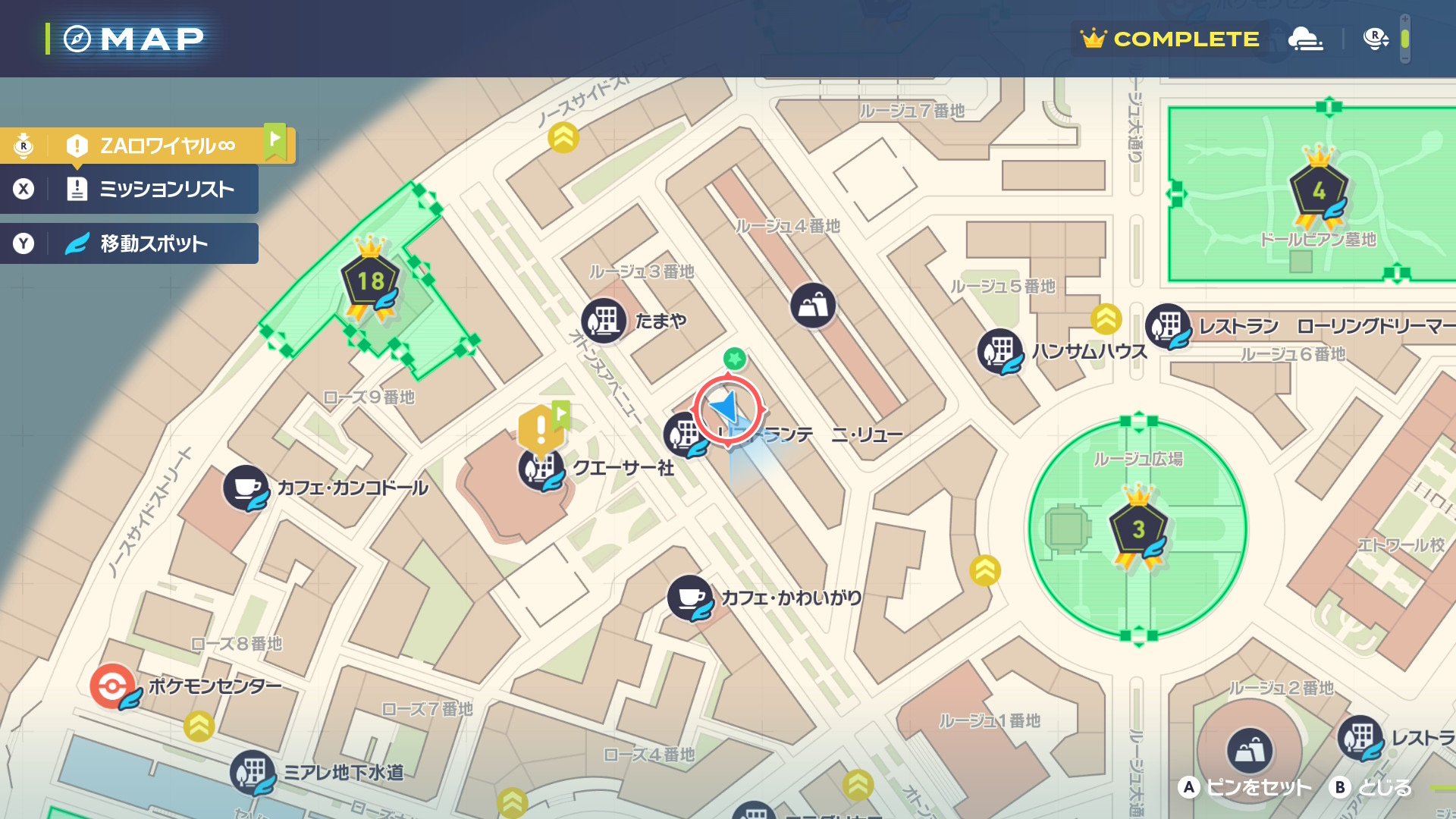Toggle the weather cloud icon
Screen dimensions: 1456x819
tap(1305, 38)
